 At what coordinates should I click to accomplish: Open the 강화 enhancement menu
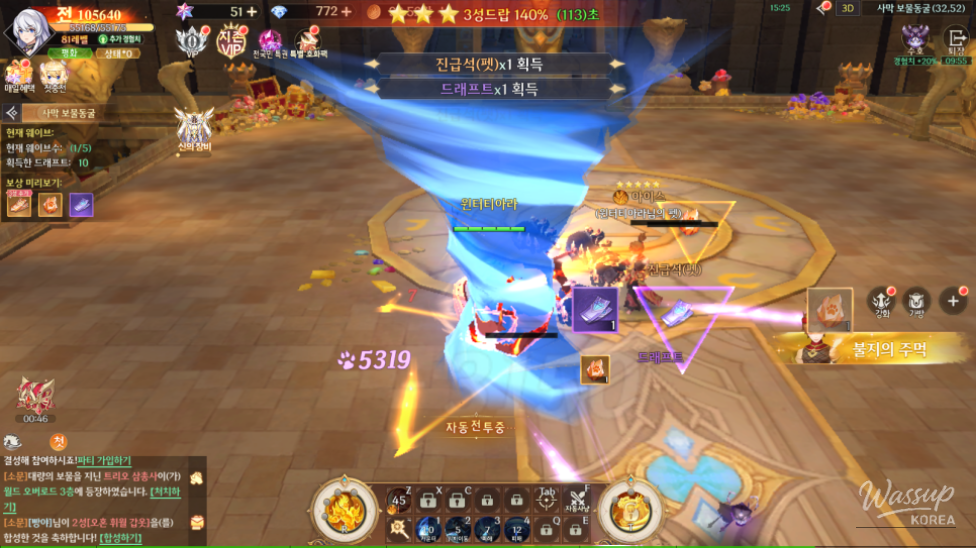(882, 300)
